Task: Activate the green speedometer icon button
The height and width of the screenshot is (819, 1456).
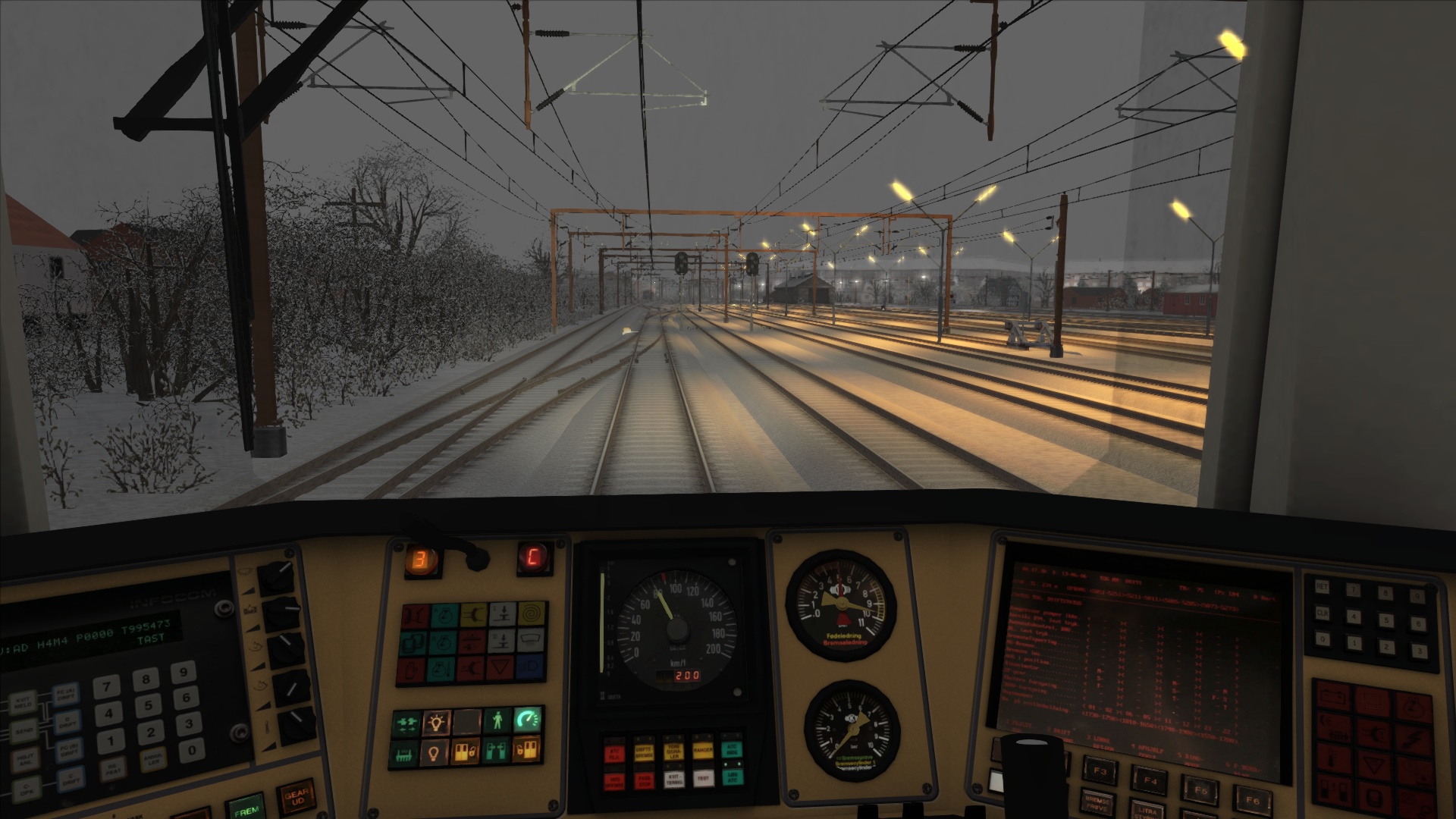Action: (x=527, y=721)
